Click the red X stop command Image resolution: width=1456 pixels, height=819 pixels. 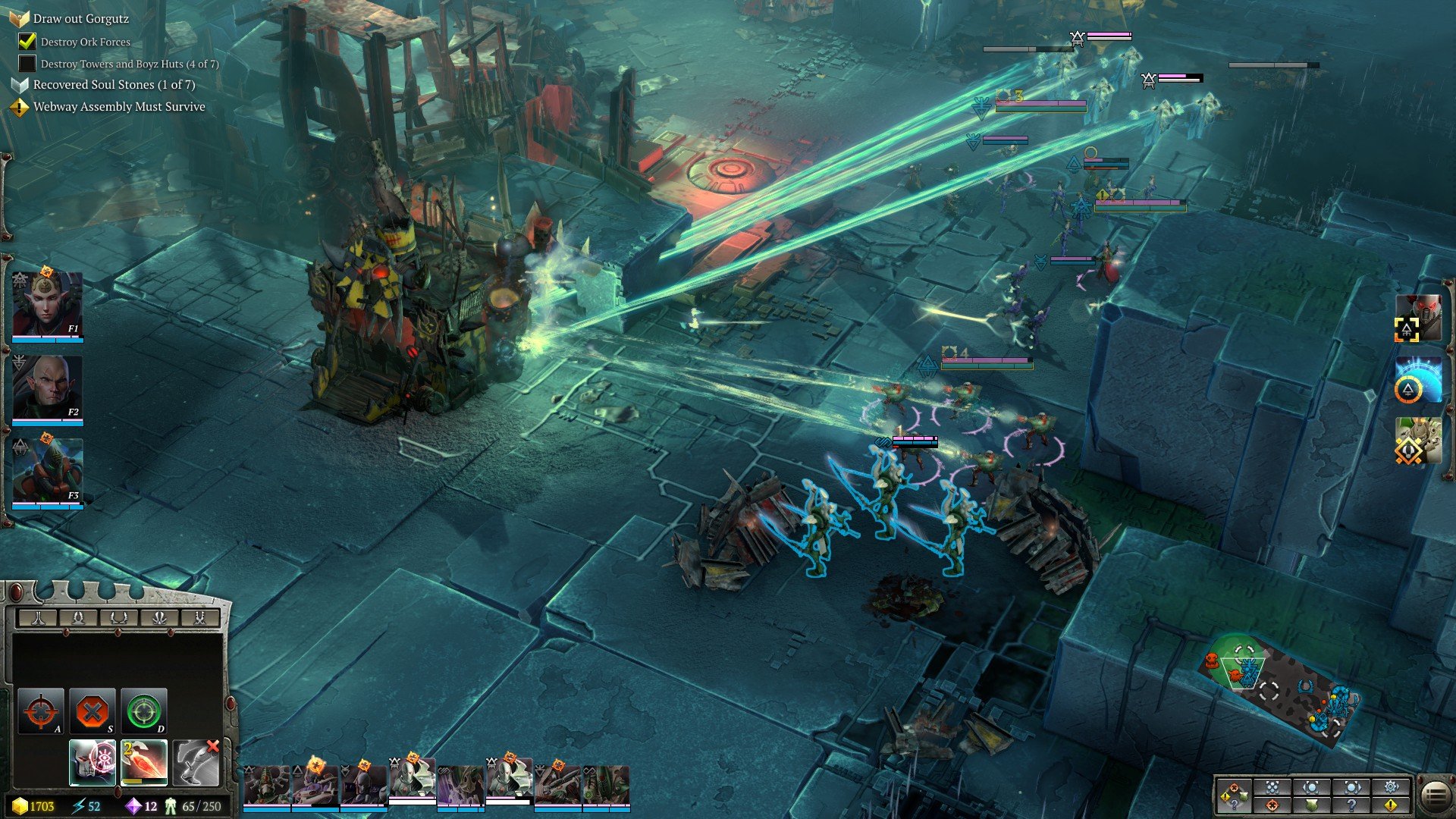(x=92, y=711)
